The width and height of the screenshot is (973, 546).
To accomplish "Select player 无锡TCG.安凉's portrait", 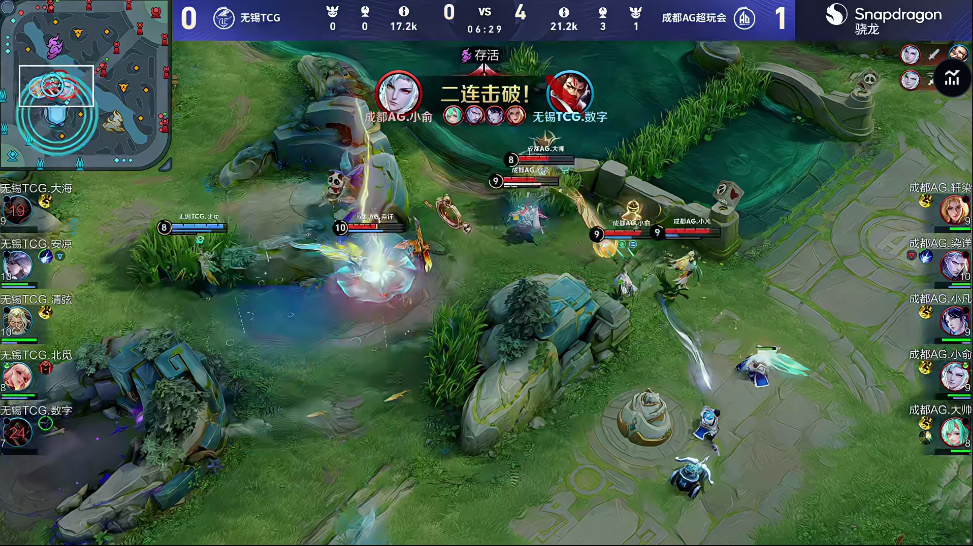I will [x=17, y=266].
